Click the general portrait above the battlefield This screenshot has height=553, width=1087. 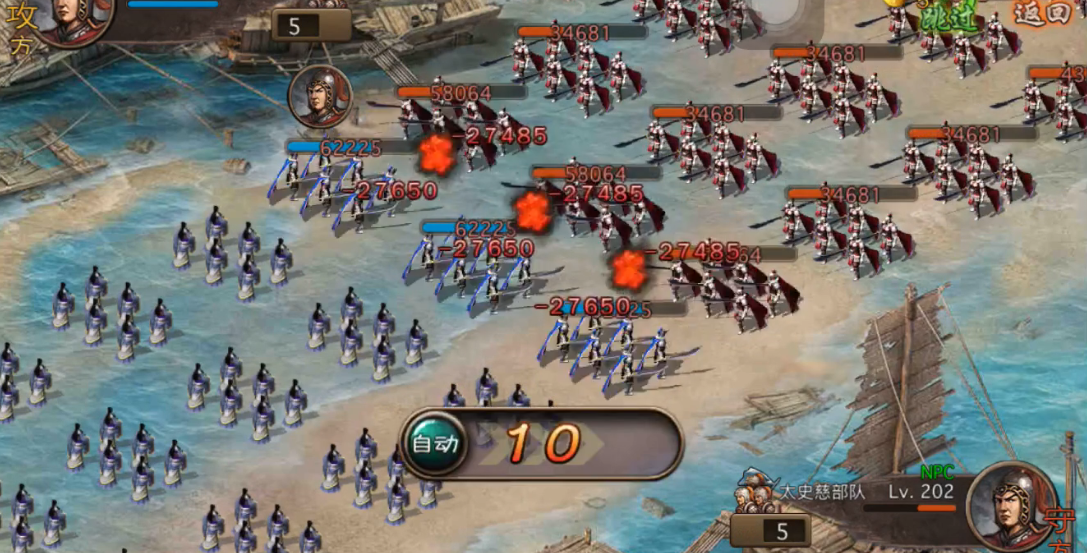pos(320,97)
